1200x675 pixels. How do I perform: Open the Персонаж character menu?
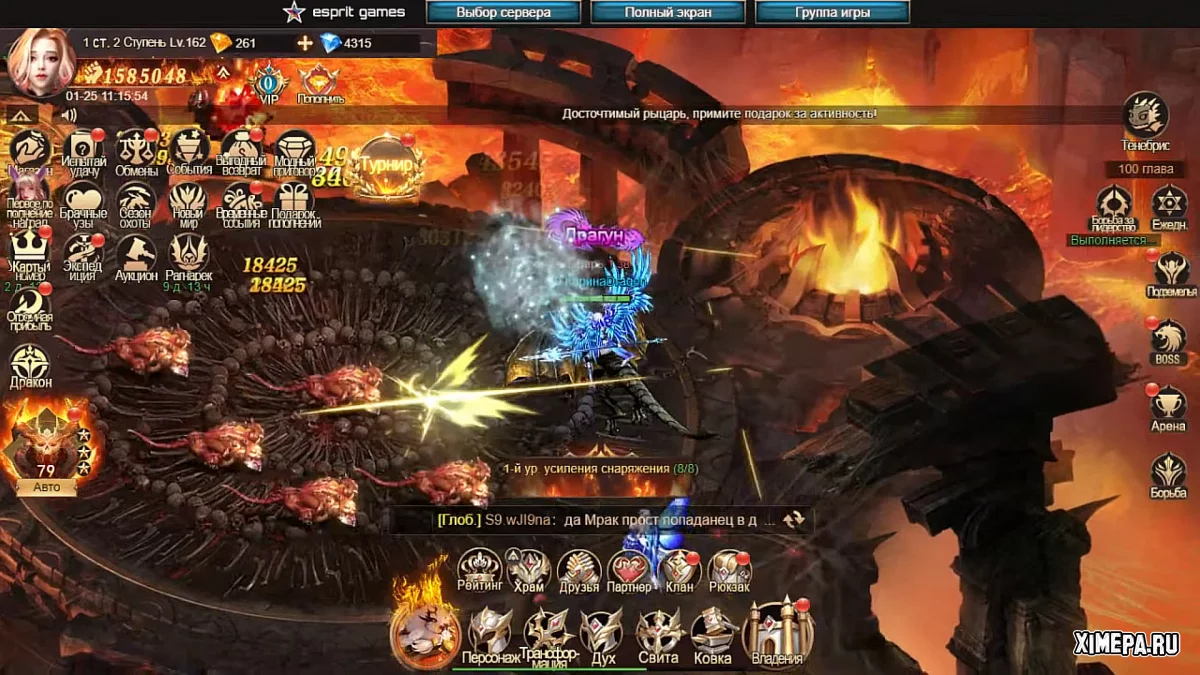click(490, 633)
